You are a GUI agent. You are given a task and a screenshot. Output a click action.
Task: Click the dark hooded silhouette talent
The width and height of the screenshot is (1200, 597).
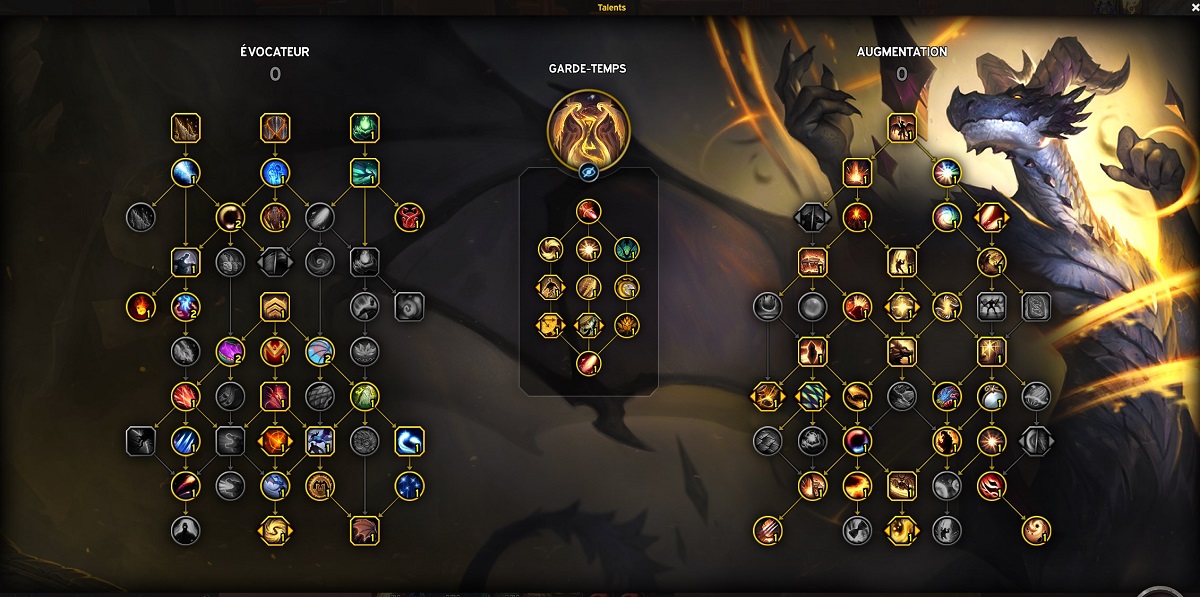tap(185, 530)
